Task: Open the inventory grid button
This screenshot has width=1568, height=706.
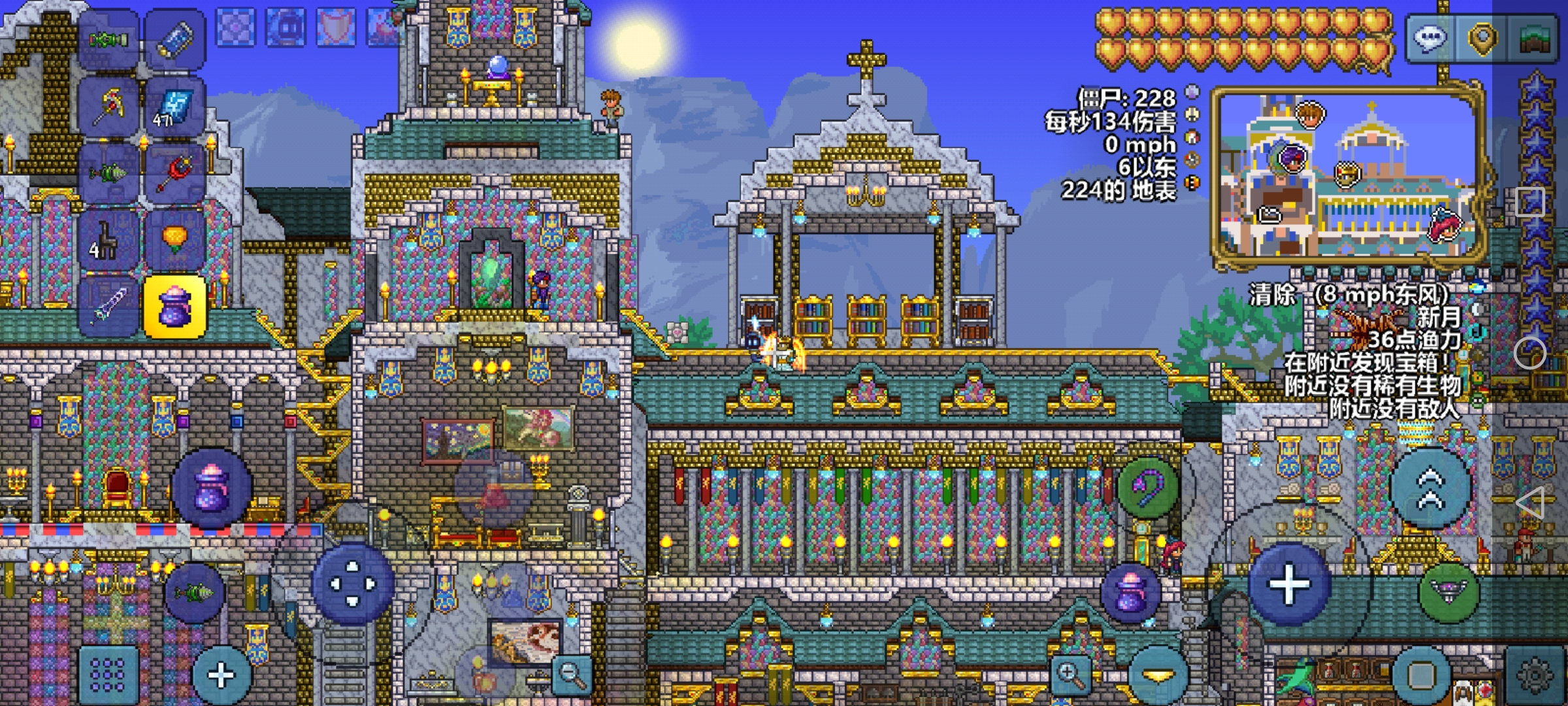Action: click(x=108, y=675)
